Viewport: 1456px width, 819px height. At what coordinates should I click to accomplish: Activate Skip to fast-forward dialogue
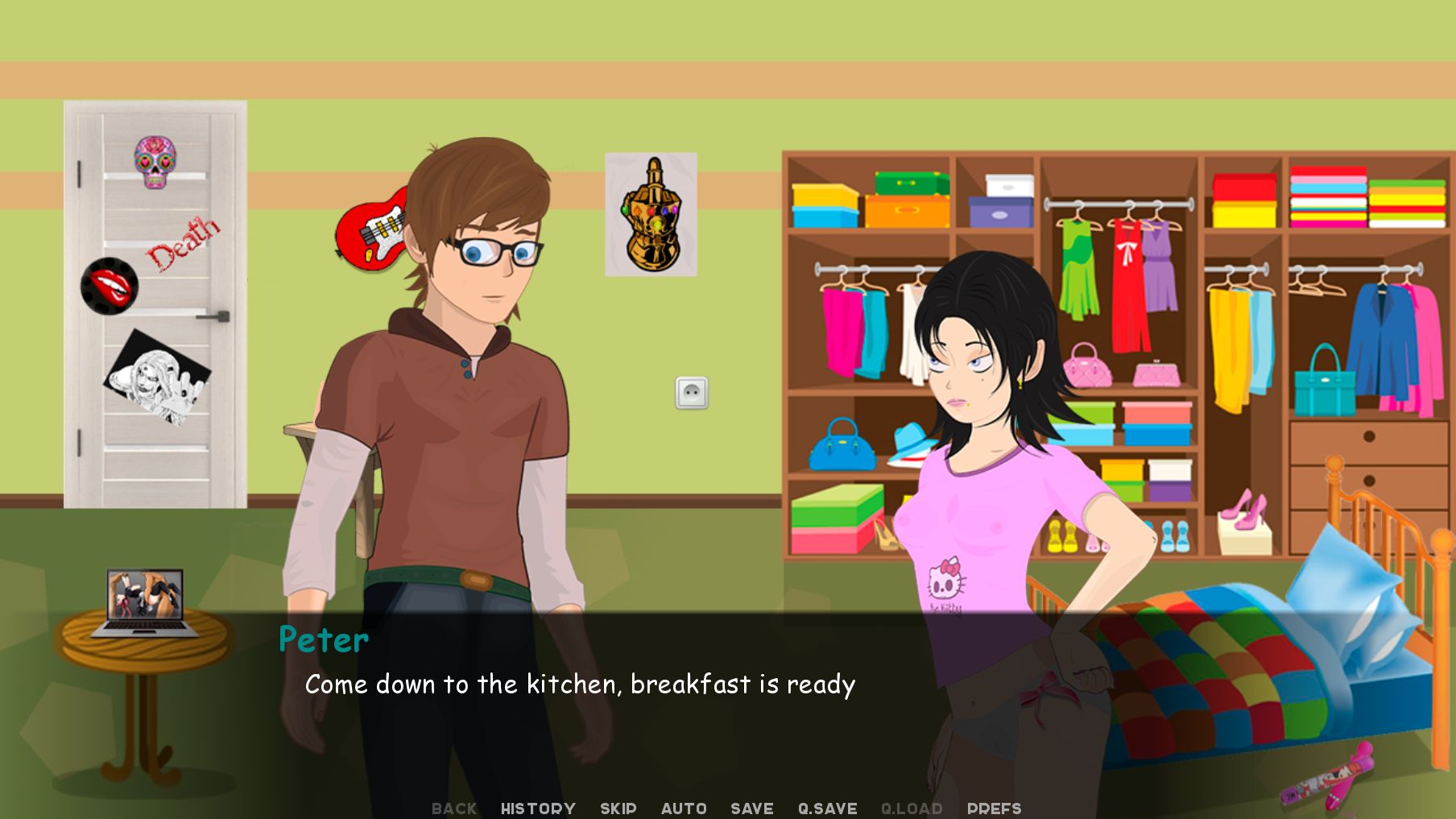point(618,809)
